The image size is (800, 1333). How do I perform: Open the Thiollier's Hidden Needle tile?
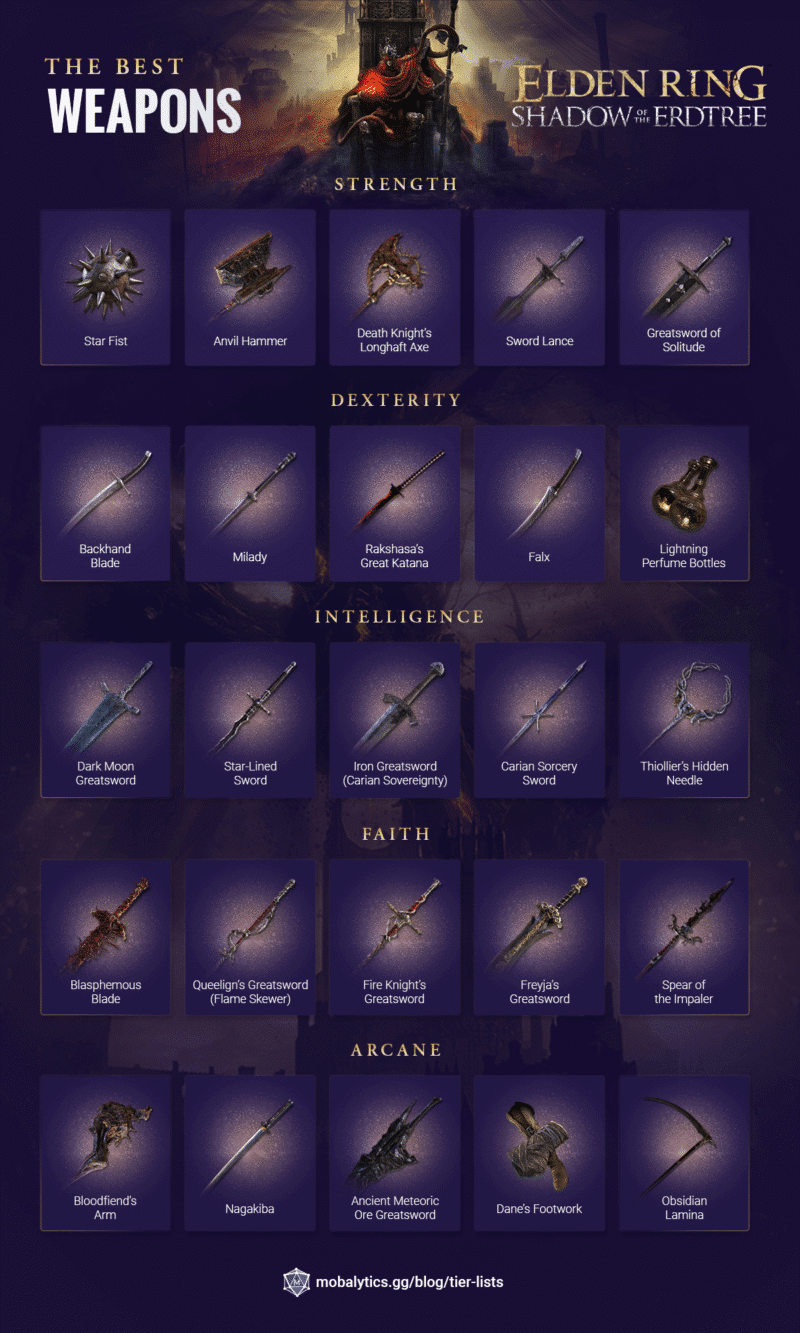[x=684, y=720]
